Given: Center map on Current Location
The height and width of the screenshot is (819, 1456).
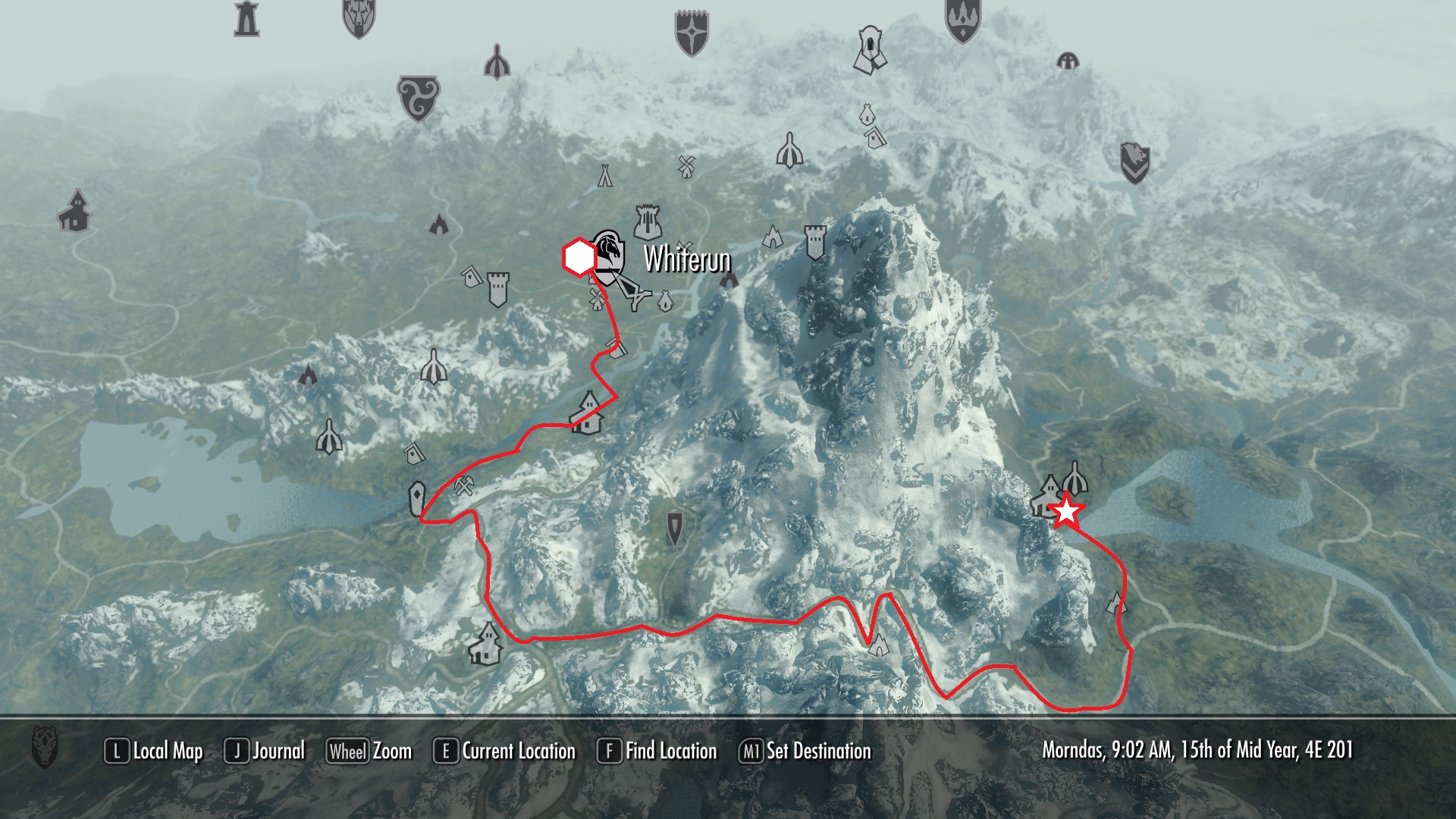Looking at the screenshot, I should point(504,751).
